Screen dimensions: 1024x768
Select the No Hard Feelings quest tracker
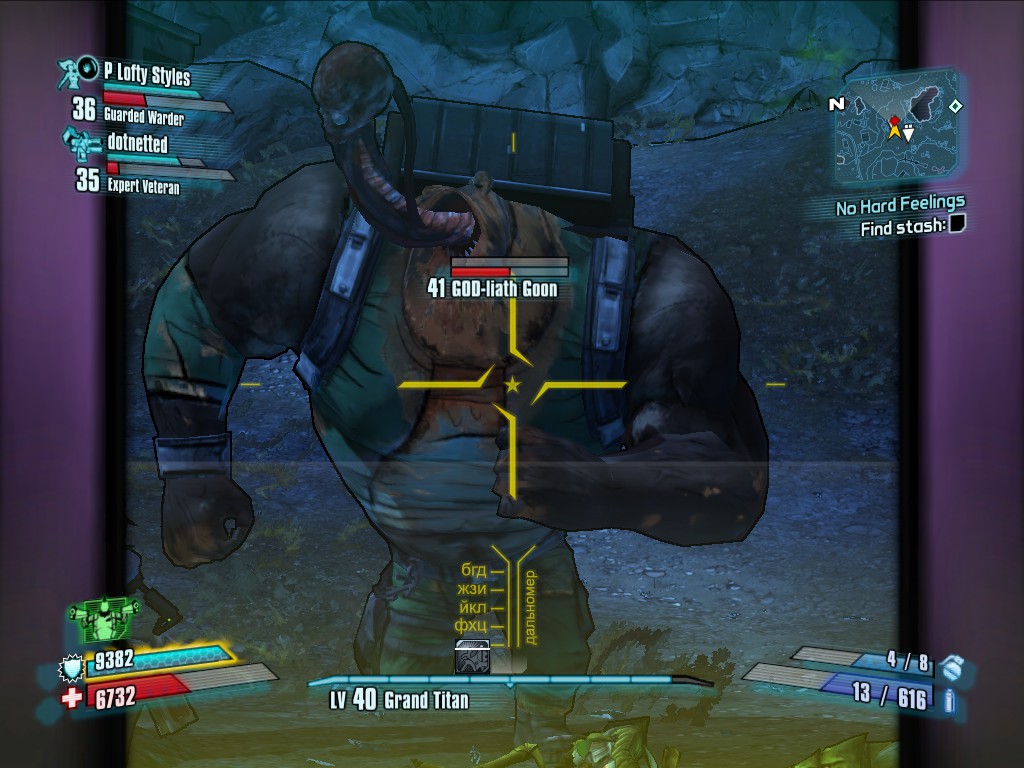coord(900,206)
